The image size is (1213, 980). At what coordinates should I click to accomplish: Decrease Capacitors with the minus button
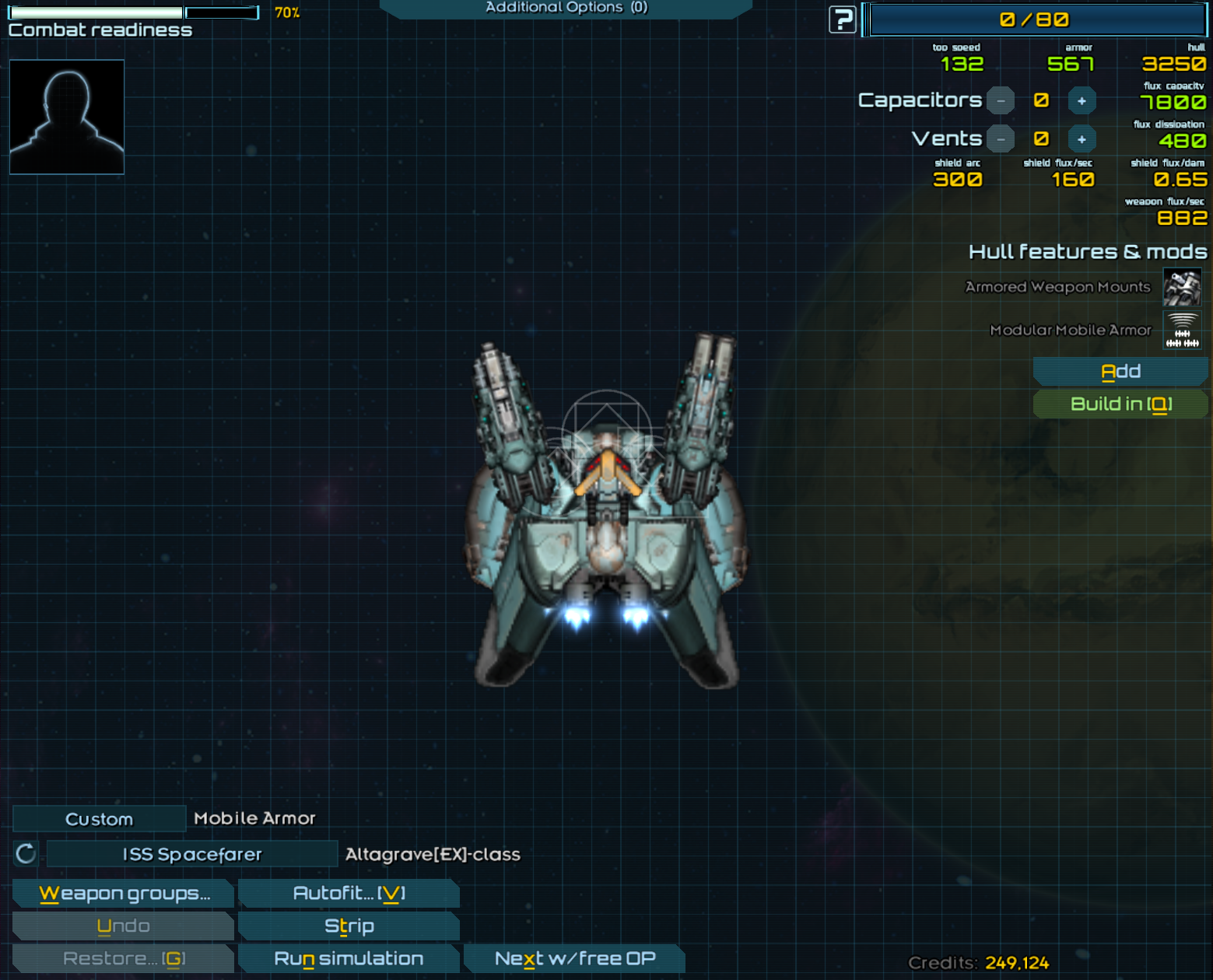(x=1001, y=100)
